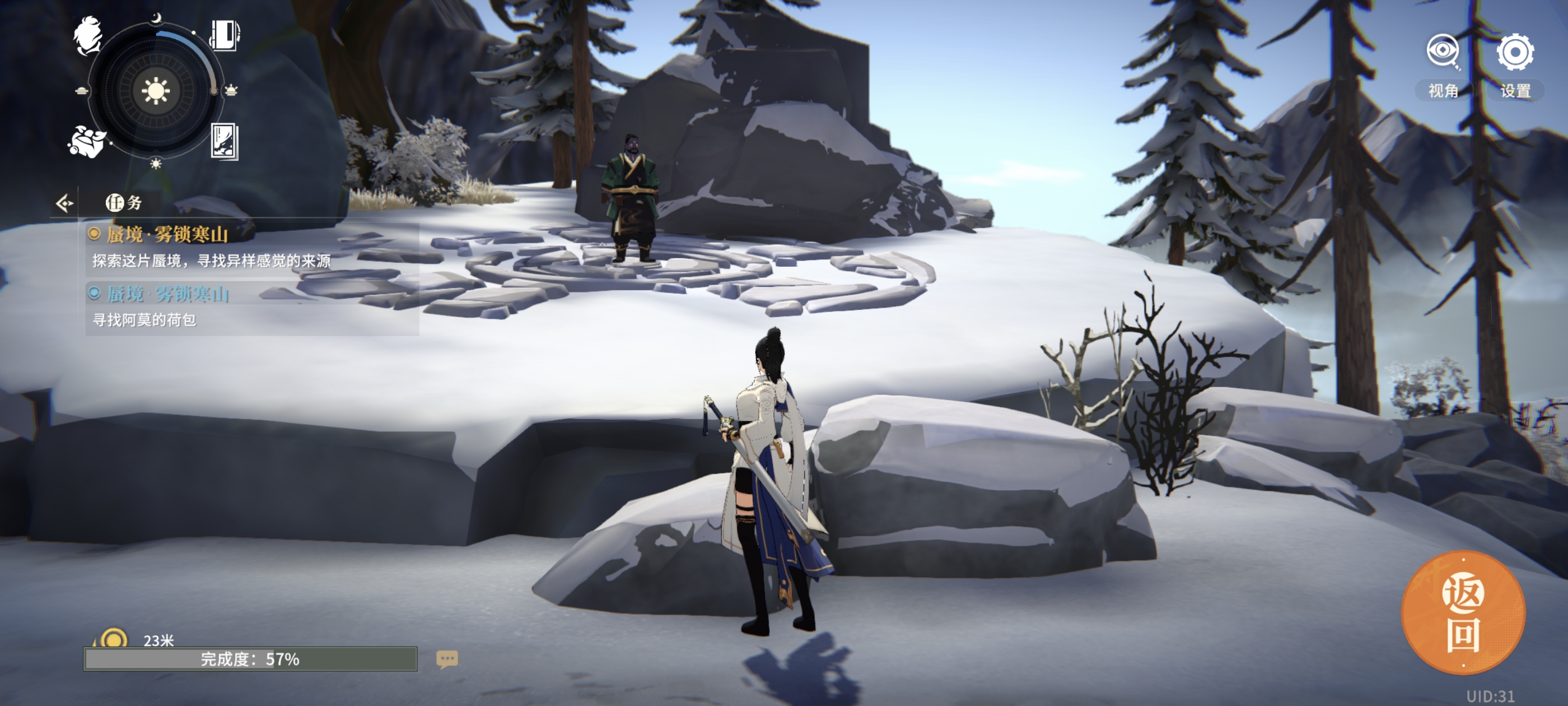Screen dimensions: 1568x706
Task: Click the 返回 (return) orange button
Action: coord(1463,613)
